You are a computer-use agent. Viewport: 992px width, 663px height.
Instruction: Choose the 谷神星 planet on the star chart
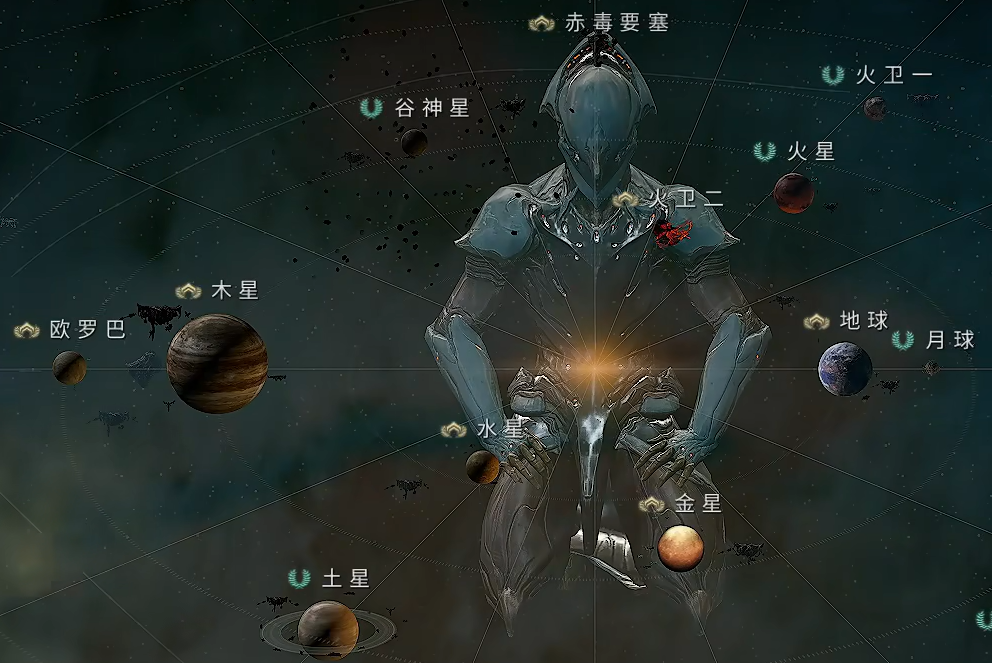coord(414,142)
